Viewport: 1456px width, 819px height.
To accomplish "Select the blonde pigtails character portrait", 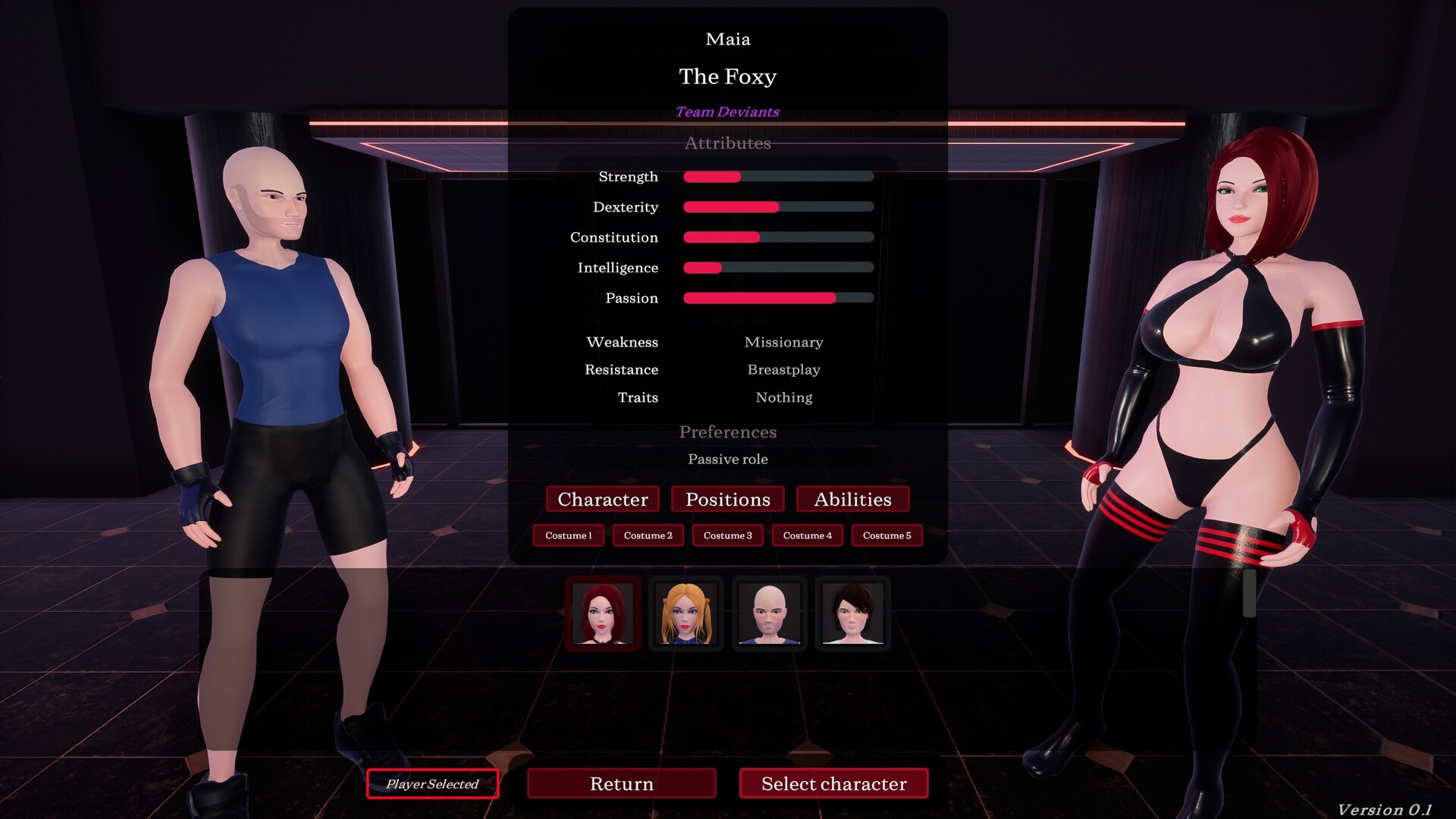I will [x=686, y=613].
